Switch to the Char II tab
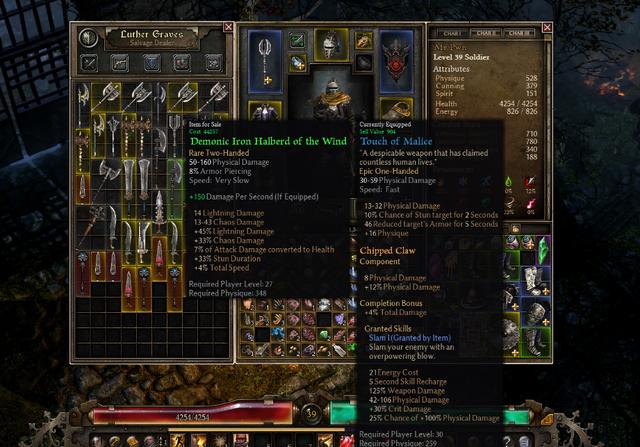Screen dimensions: 640x447 (485, 34)
